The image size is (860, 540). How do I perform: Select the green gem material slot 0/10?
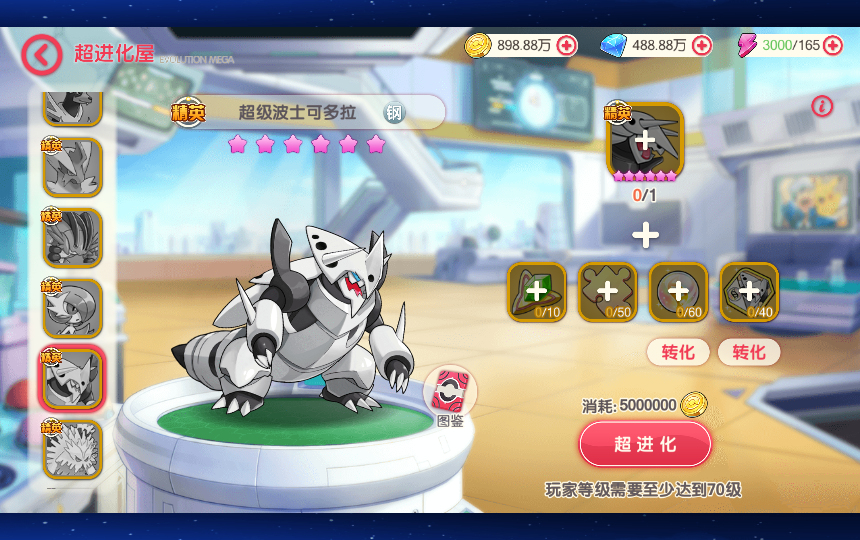click(x=537, y=291)
